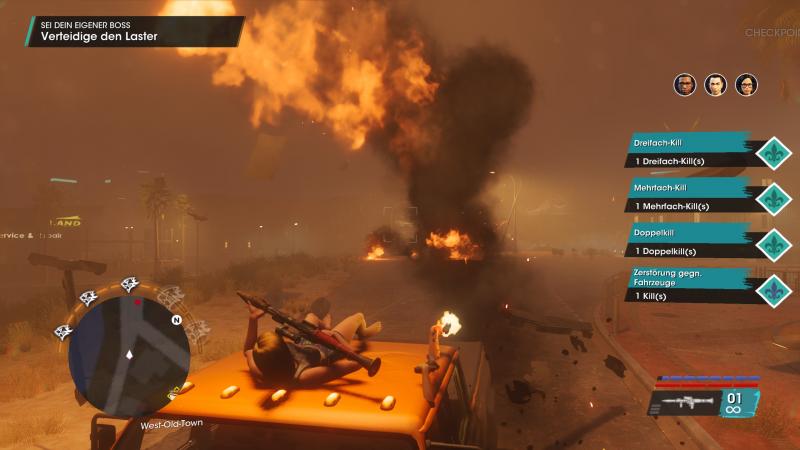Click the 'Verteidige den Laster' mission objective
This screenshot has width=800, height=450.
100,38
